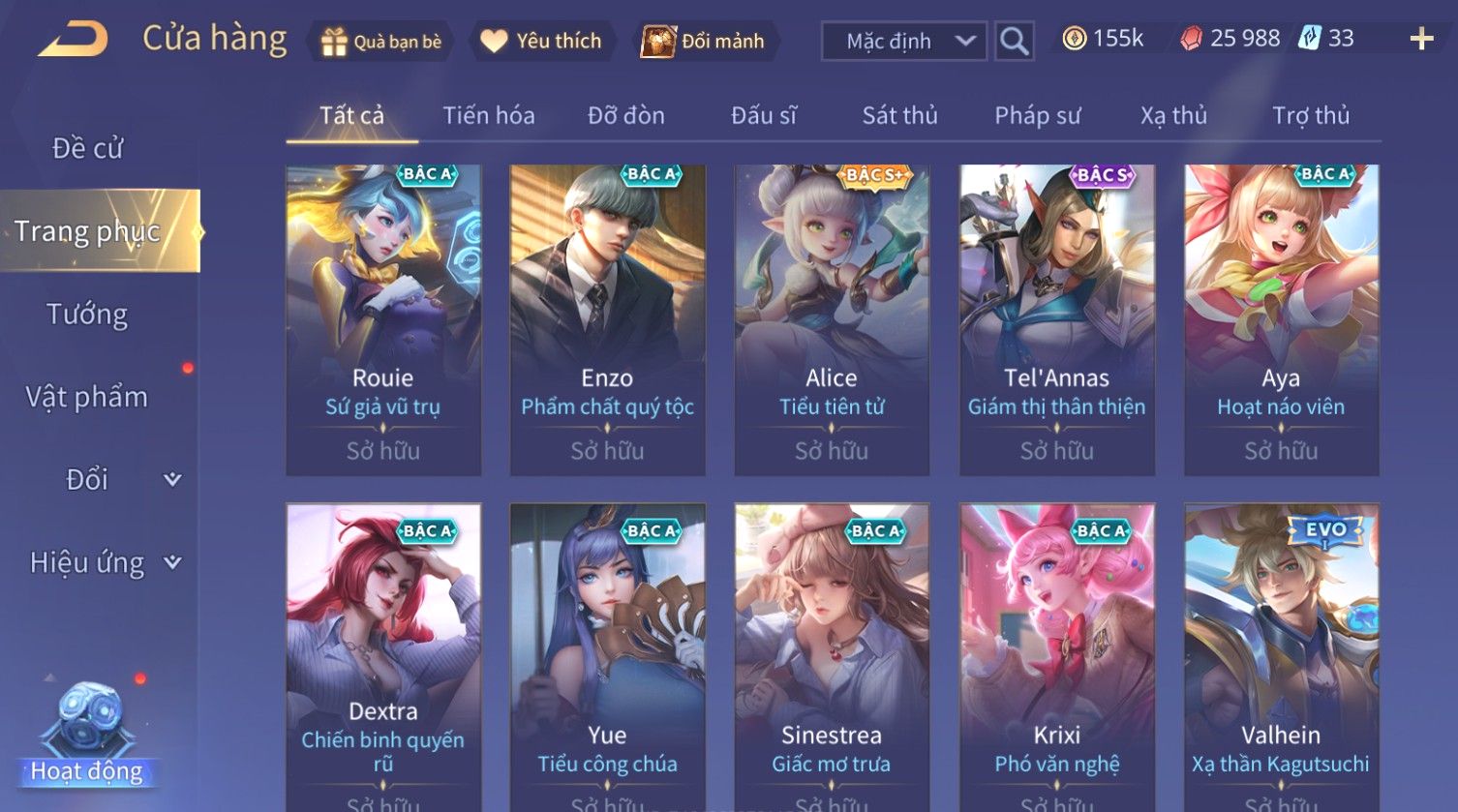Screen dimensions: 1458x812
Task: Choose the Trợ thủ tab
Action: coord(1310,116)
